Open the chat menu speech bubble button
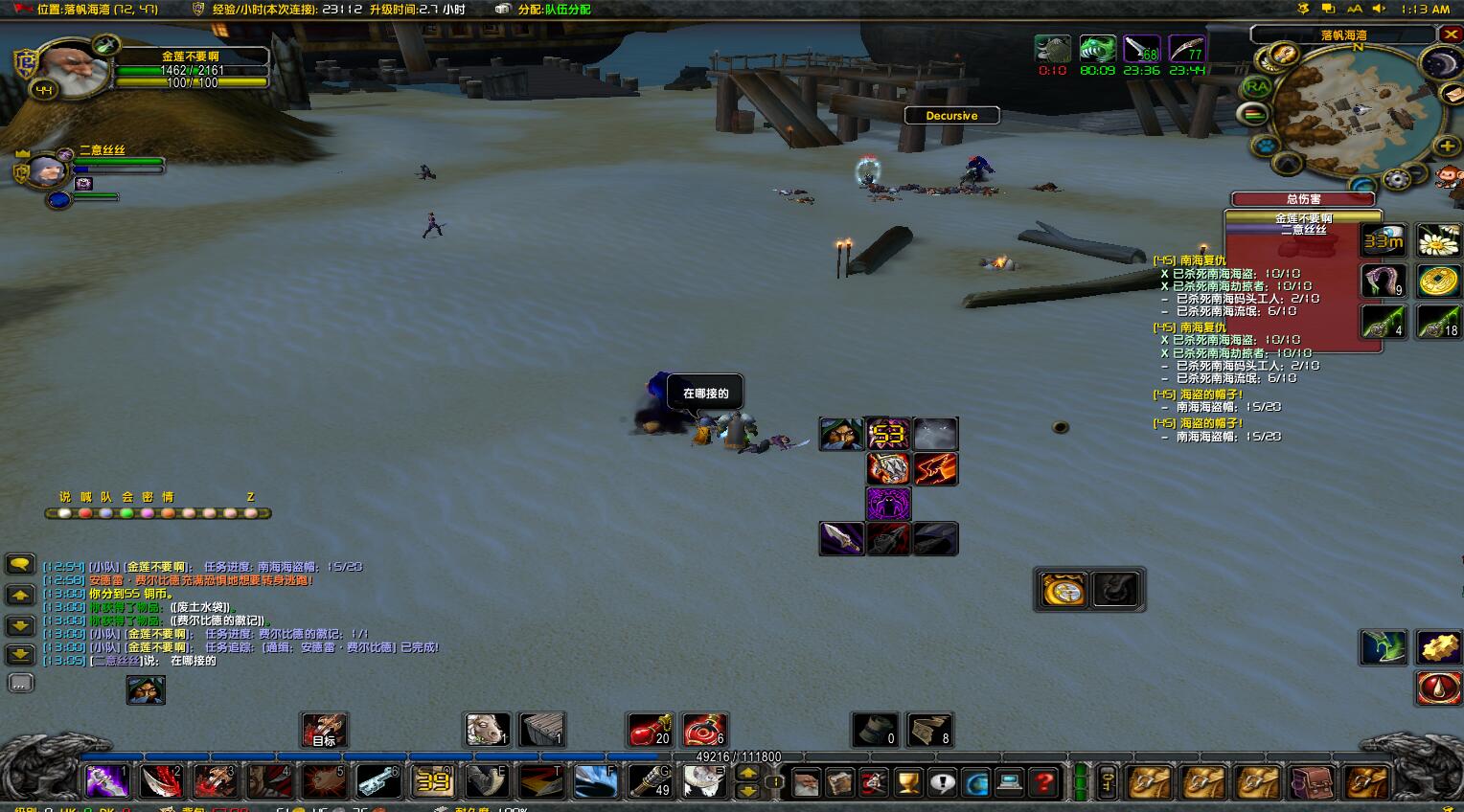1464x812 pixels. [20, 564]
